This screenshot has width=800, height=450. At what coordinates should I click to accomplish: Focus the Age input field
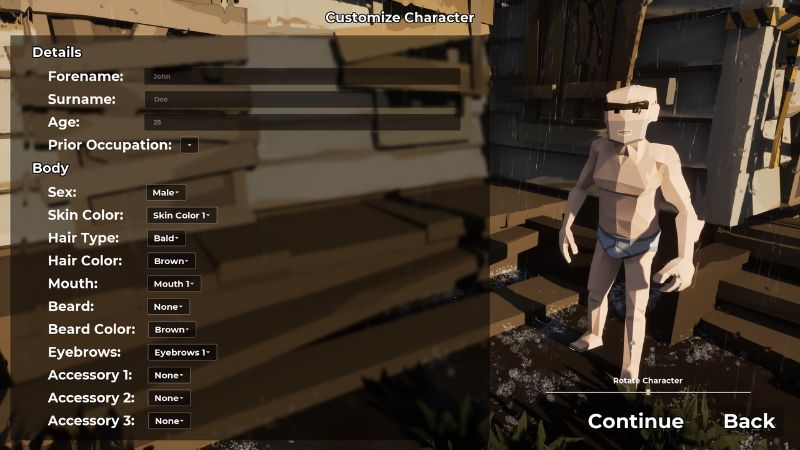pyautogui.click(x=302, y=122)
